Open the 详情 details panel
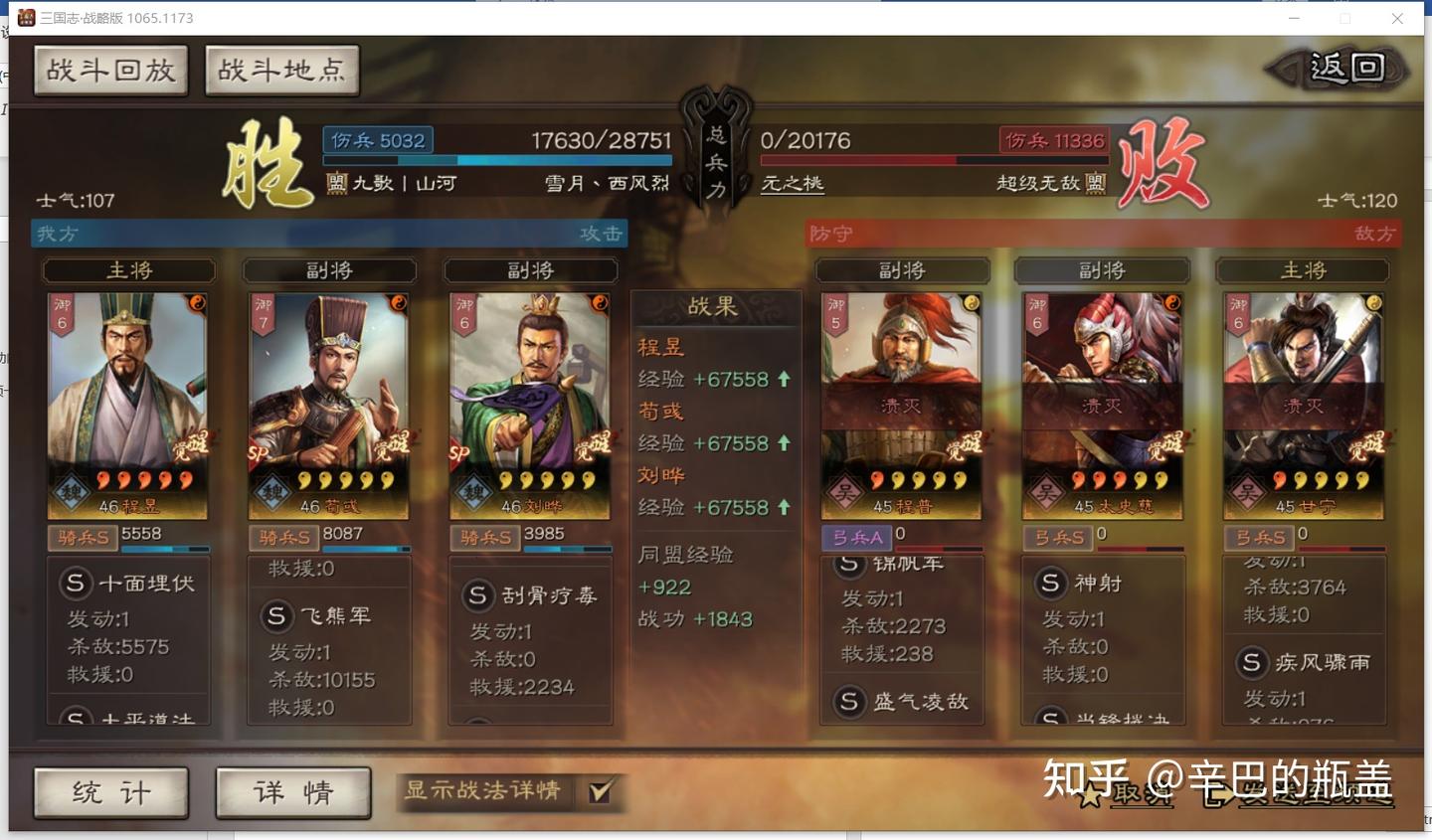 coord(292,793)
